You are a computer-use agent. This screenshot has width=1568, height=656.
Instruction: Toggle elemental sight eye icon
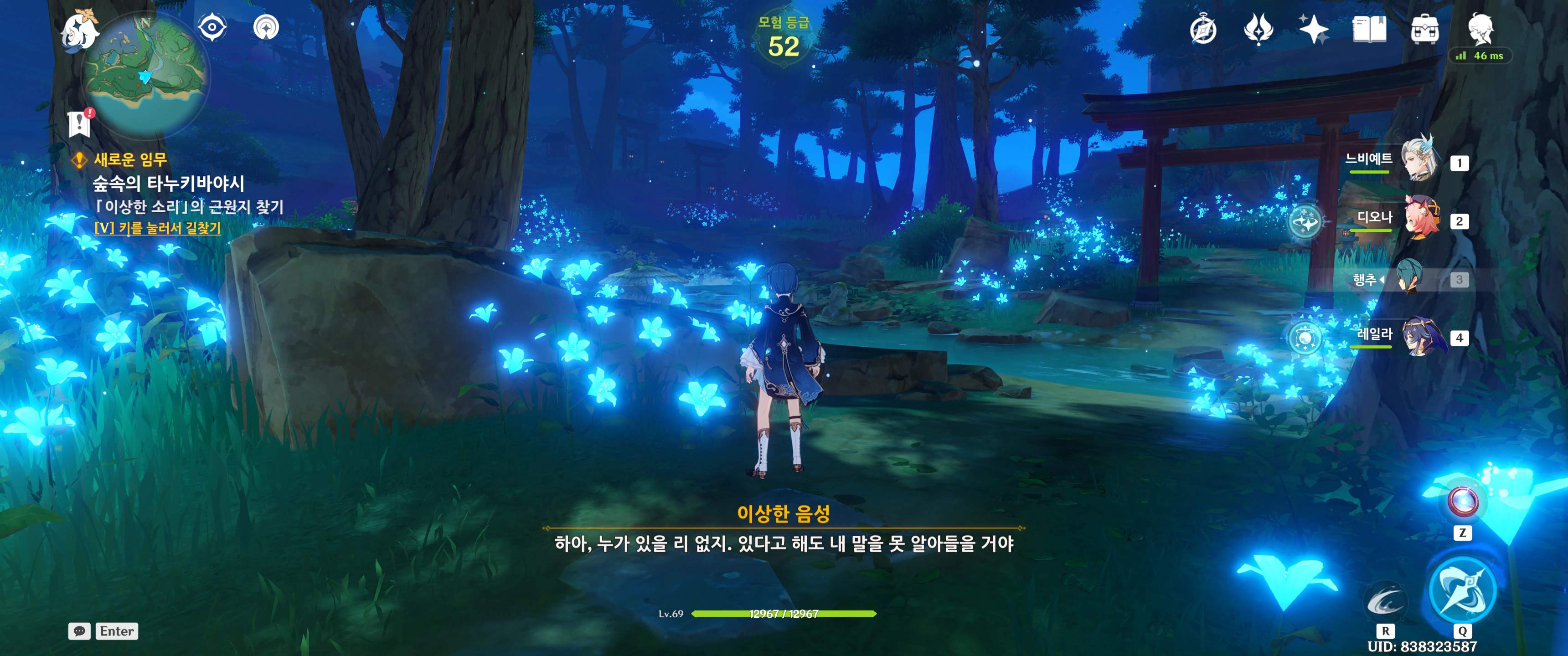(212, 27)
